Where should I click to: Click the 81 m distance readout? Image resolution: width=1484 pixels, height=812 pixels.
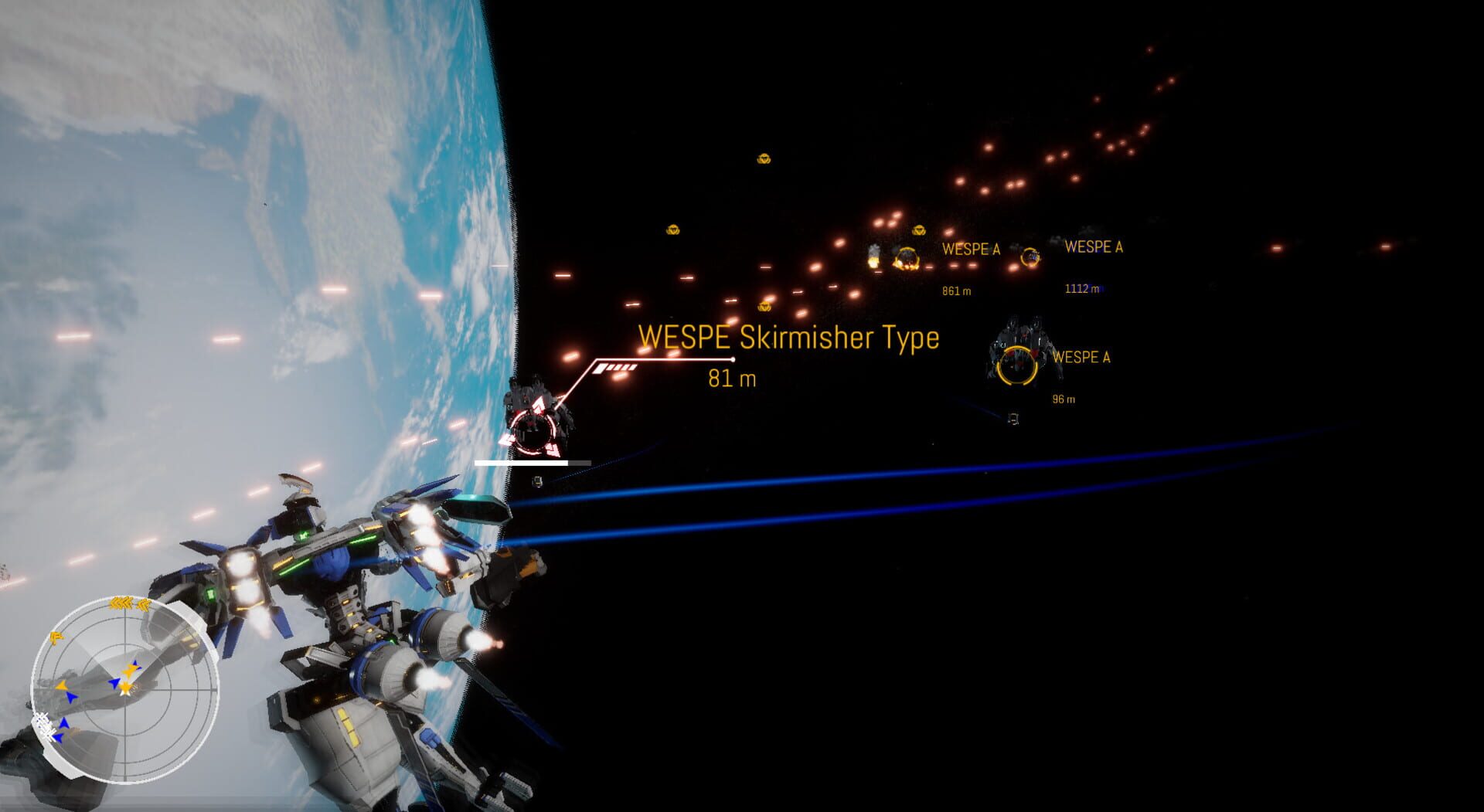[x=733, y=379]
